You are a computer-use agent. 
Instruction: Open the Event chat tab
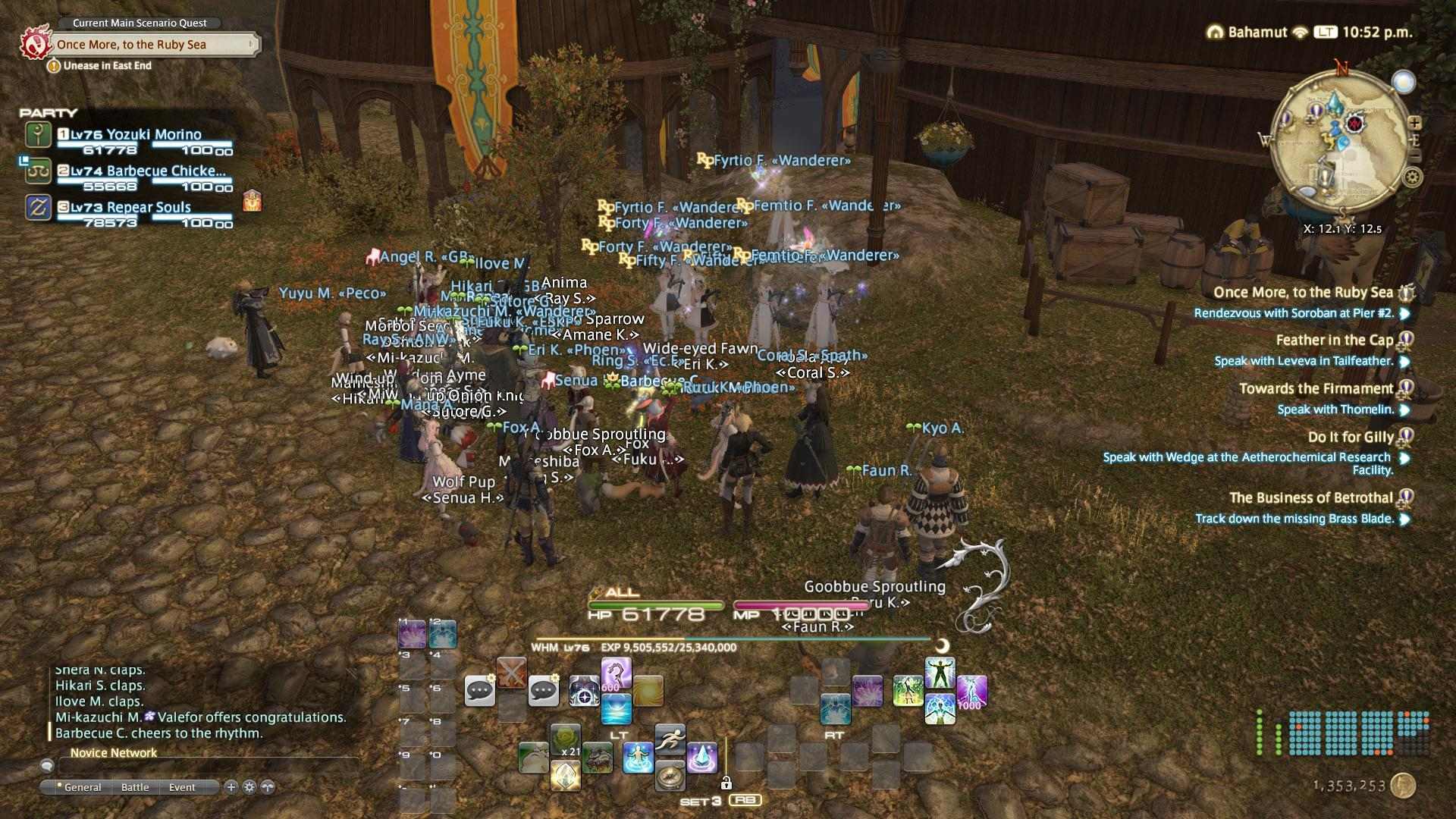182,787
